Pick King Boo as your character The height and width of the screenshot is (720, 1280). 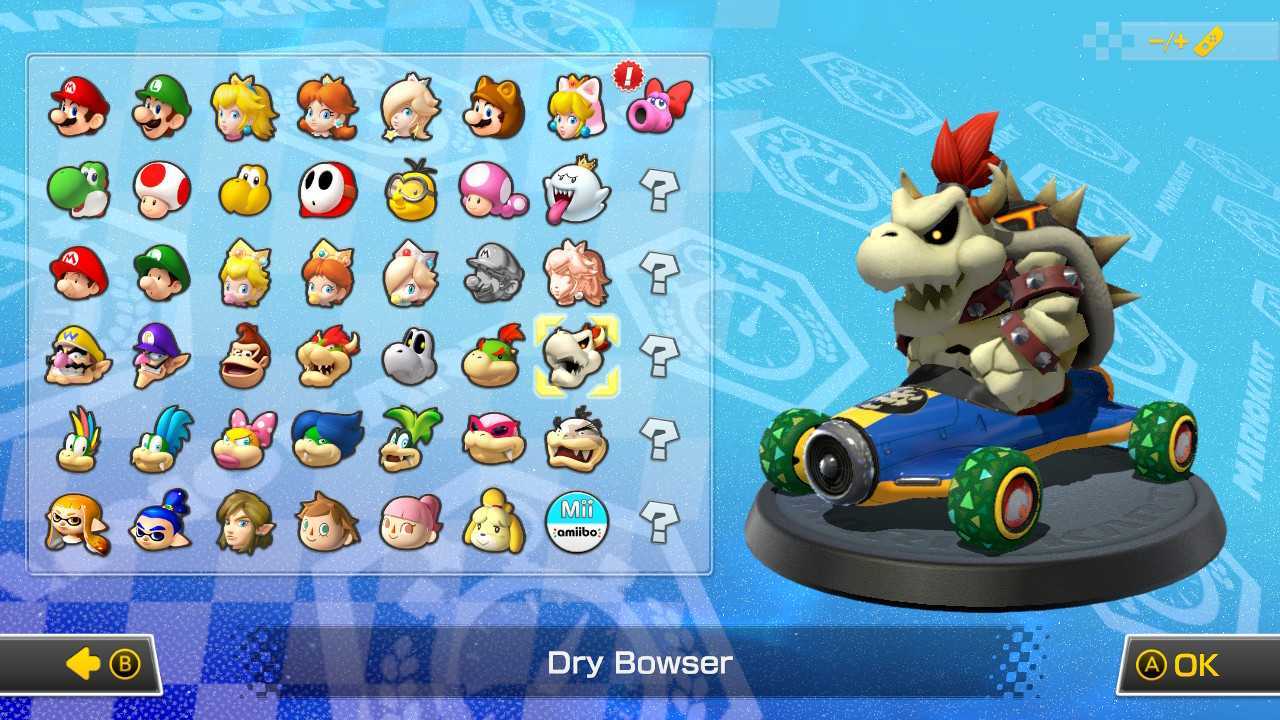[579, 189]
